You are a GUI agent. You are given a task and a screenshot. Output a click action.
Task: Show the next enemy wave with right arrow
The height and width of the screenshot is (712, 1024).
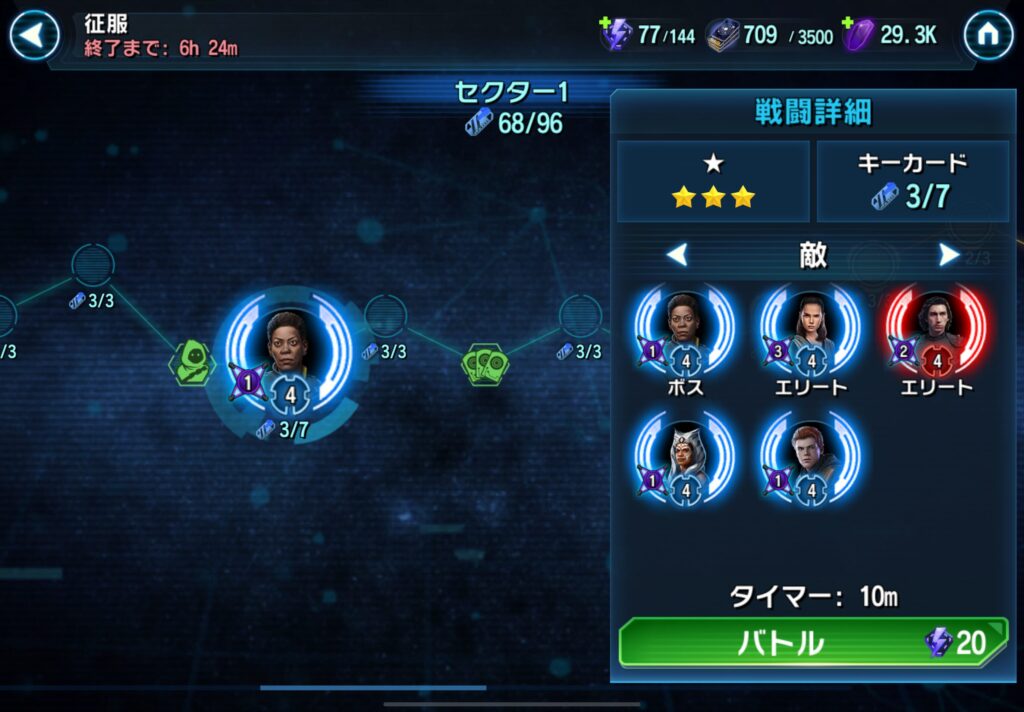[949, 255]
